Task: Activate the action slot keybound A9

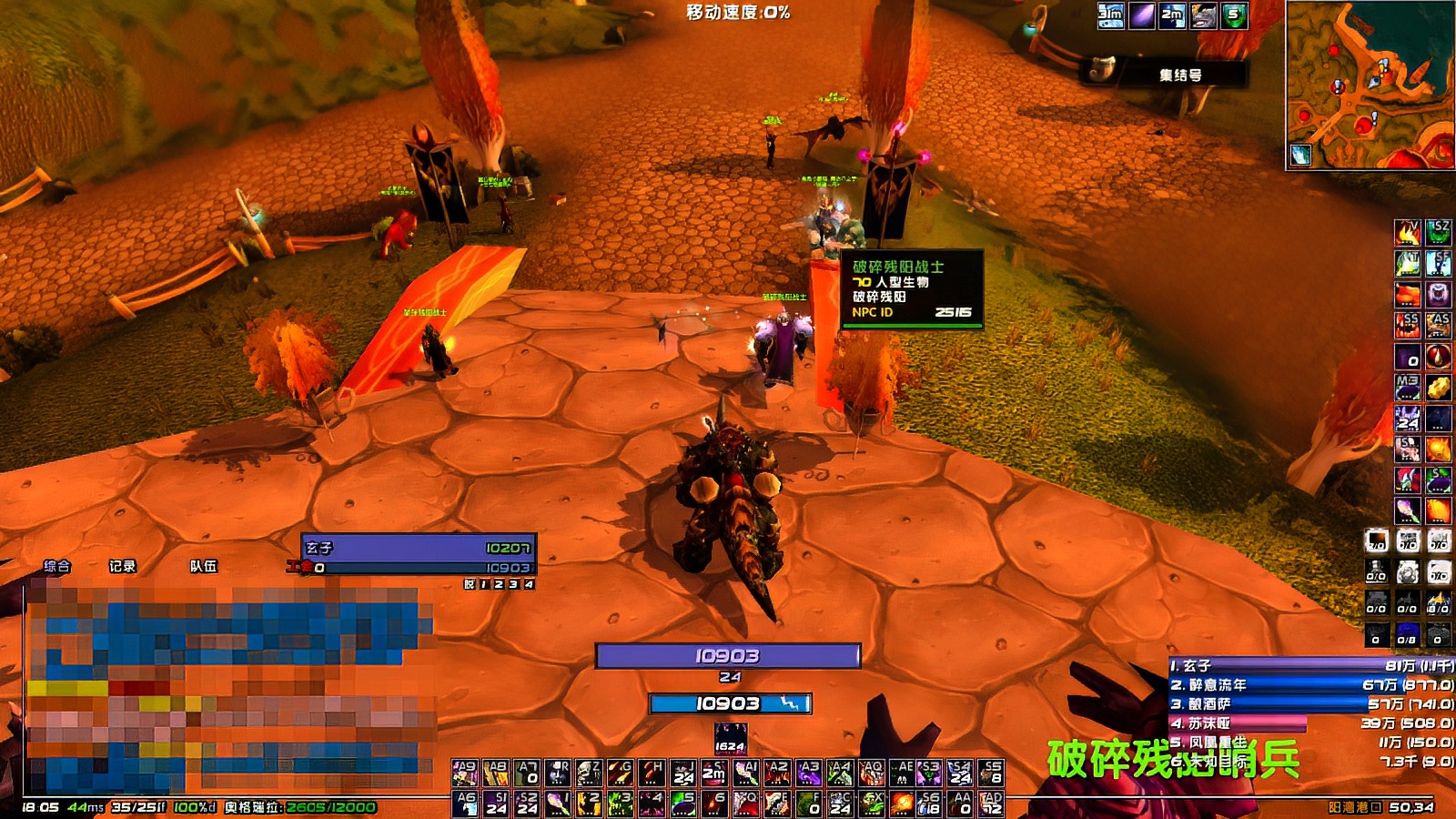Action: point(465,773)
